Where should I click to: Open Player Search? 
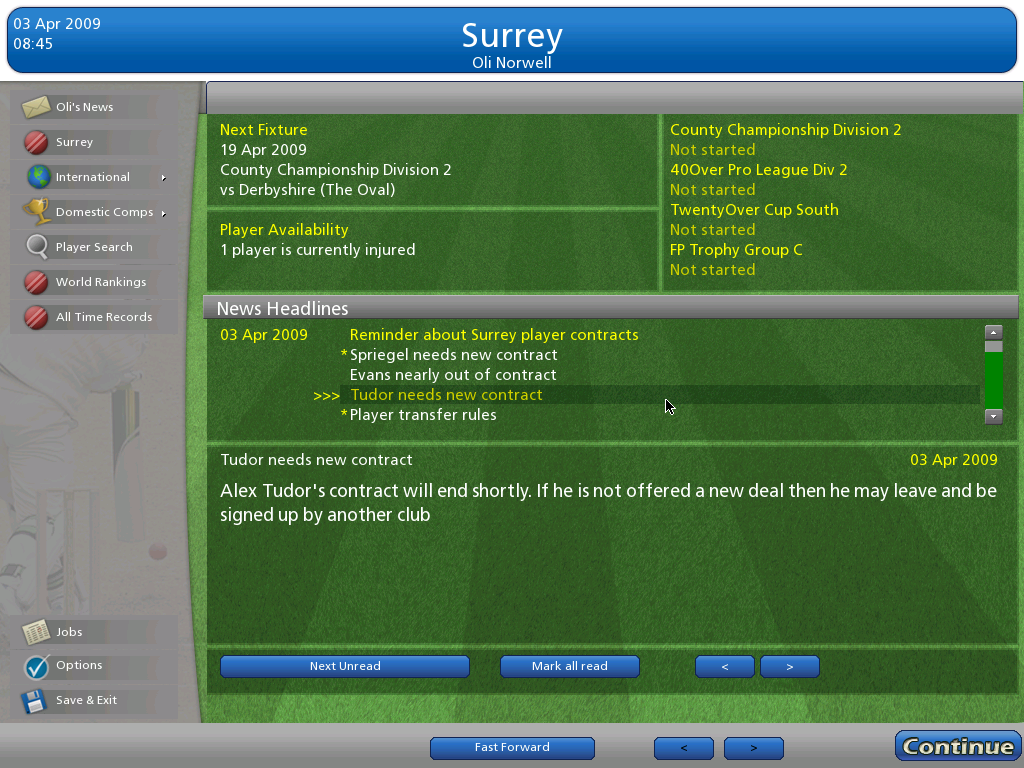pyautogui.click(x=94, y=247)
